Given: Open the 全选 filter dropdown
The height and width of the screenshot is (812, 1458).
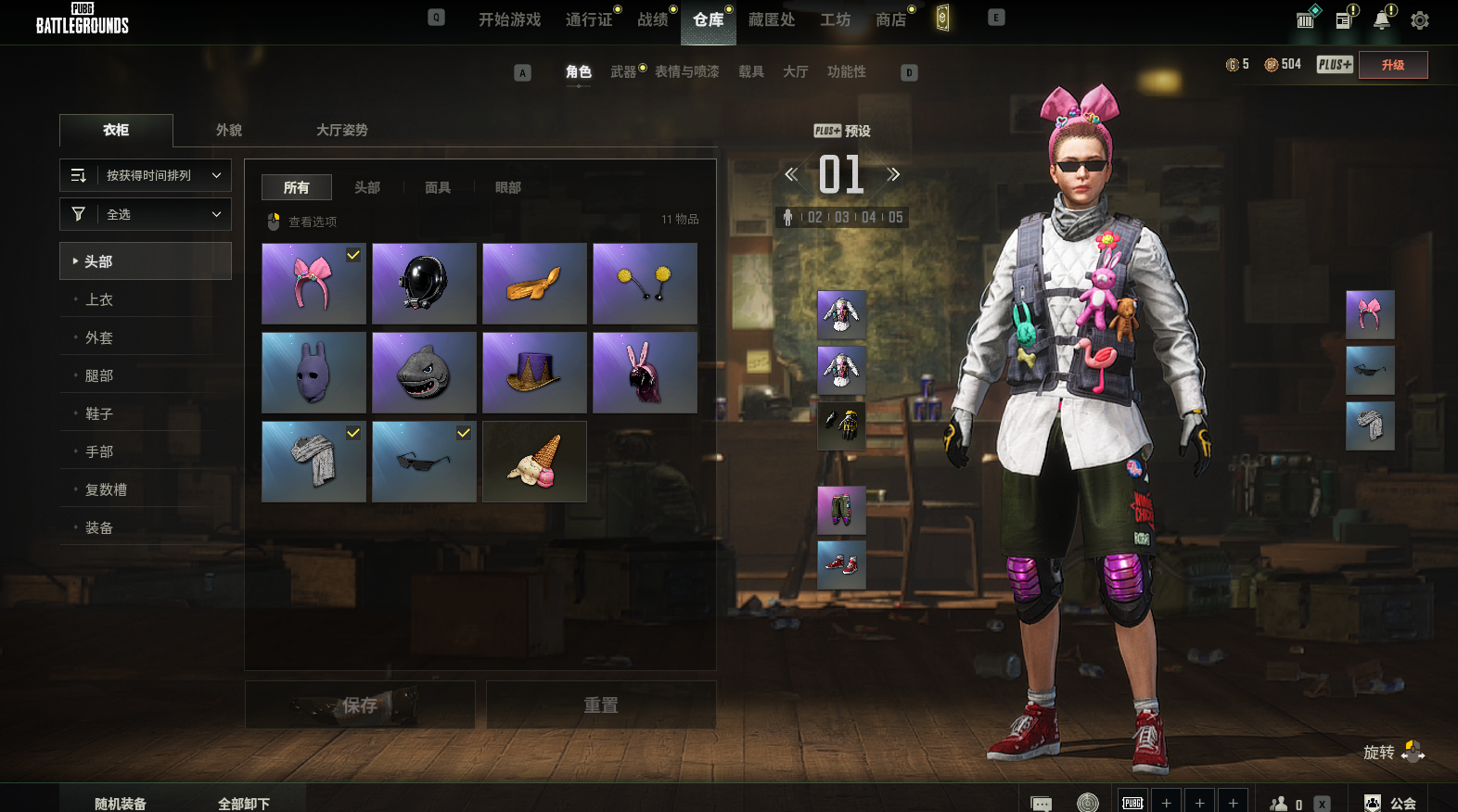Looking at the screenshot, I should [x=146, y=214].
